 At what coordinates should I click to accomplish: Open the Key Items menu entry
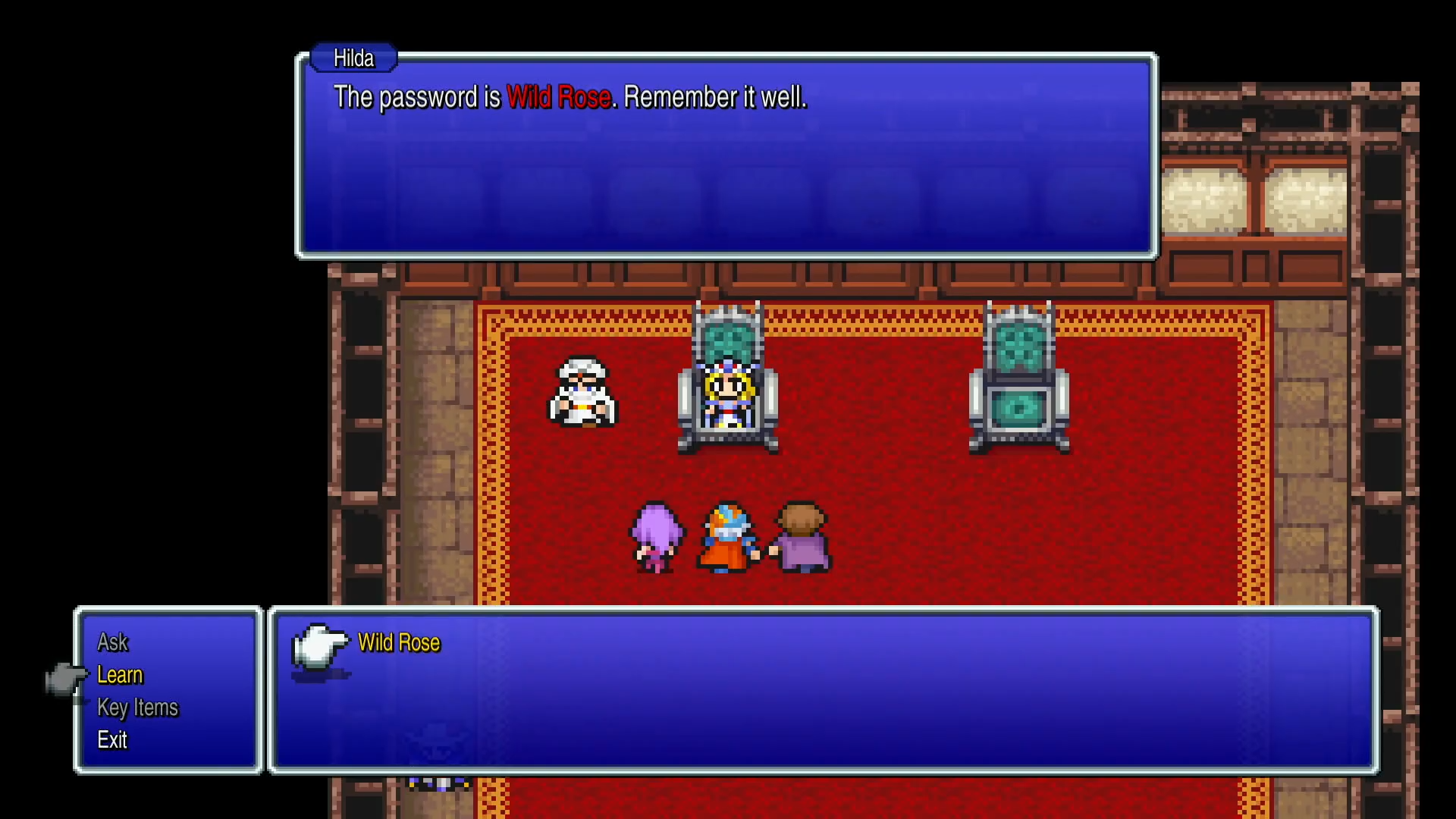tap(136, 708)
